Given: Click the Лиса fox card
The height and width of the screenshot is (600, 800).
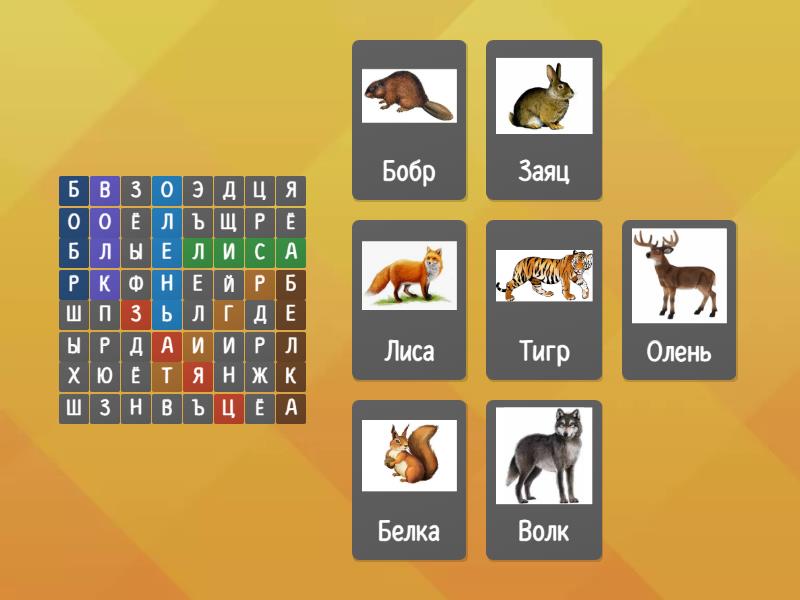Looking at the screenshot, I should (x=409, y=300).
